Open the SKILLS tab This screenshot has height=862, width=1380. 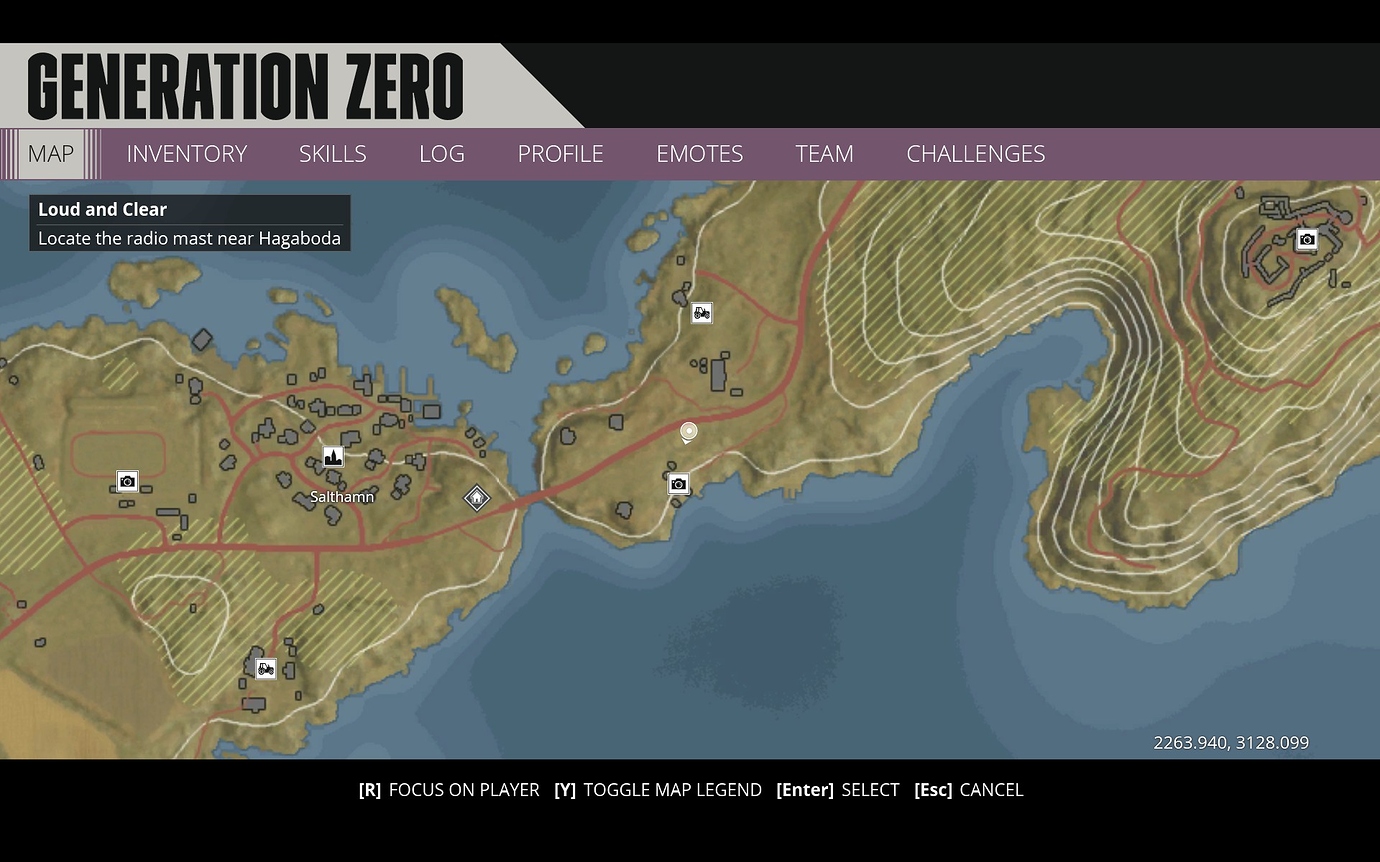(332, 154)
